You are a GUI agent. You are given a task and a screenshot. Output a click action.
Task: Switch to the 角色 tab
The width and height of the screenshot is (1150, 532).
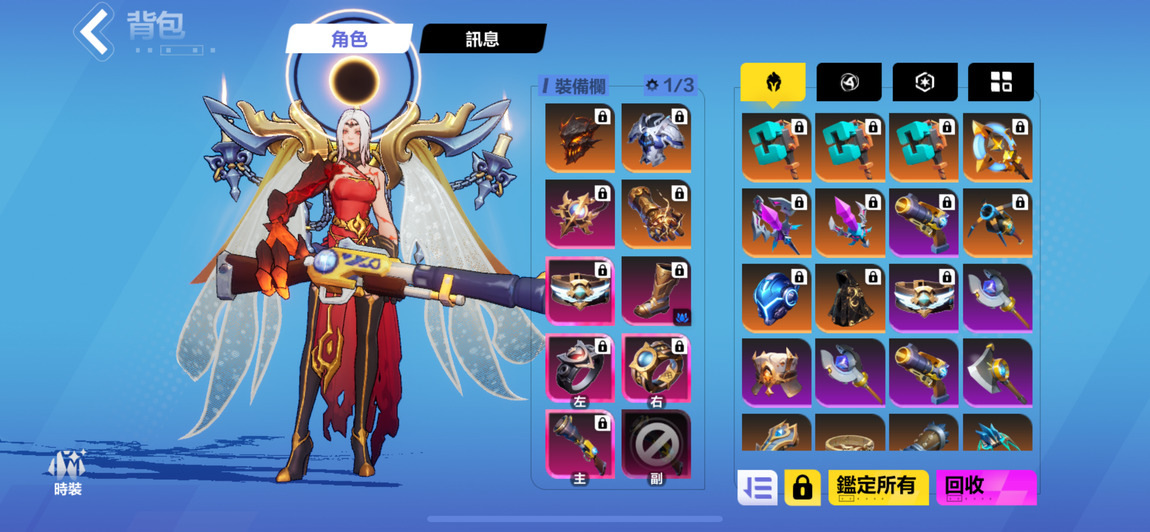pyautogui.click(x=350, y=39)
